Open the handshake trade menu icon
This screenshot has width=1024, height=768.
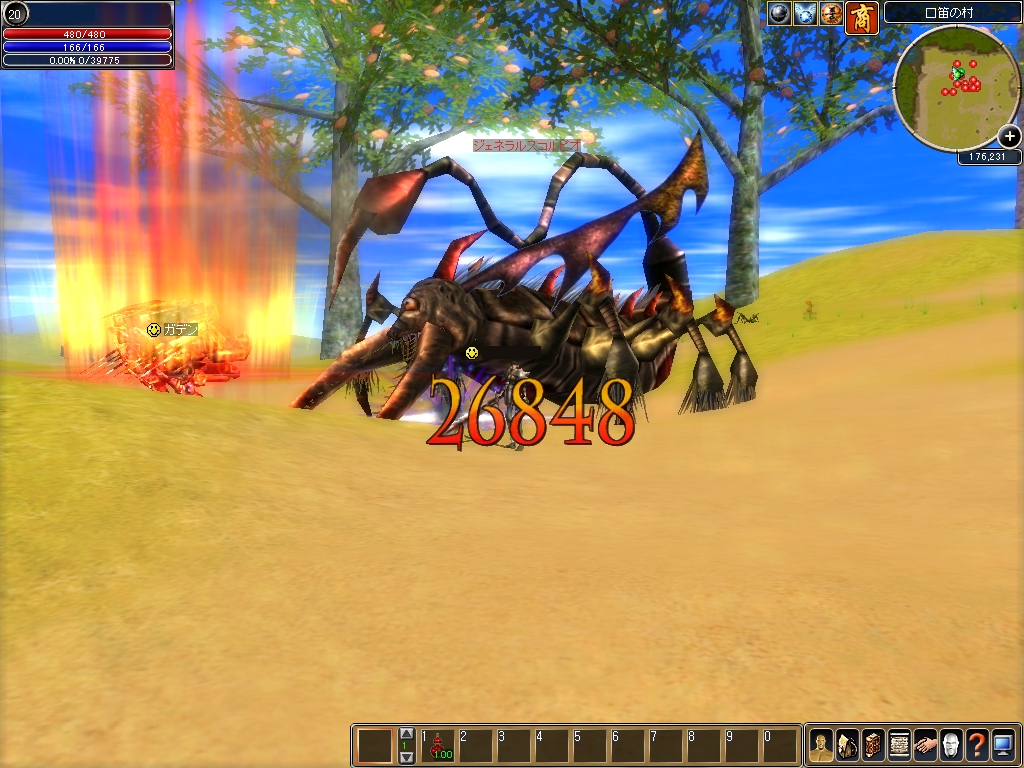925,745
